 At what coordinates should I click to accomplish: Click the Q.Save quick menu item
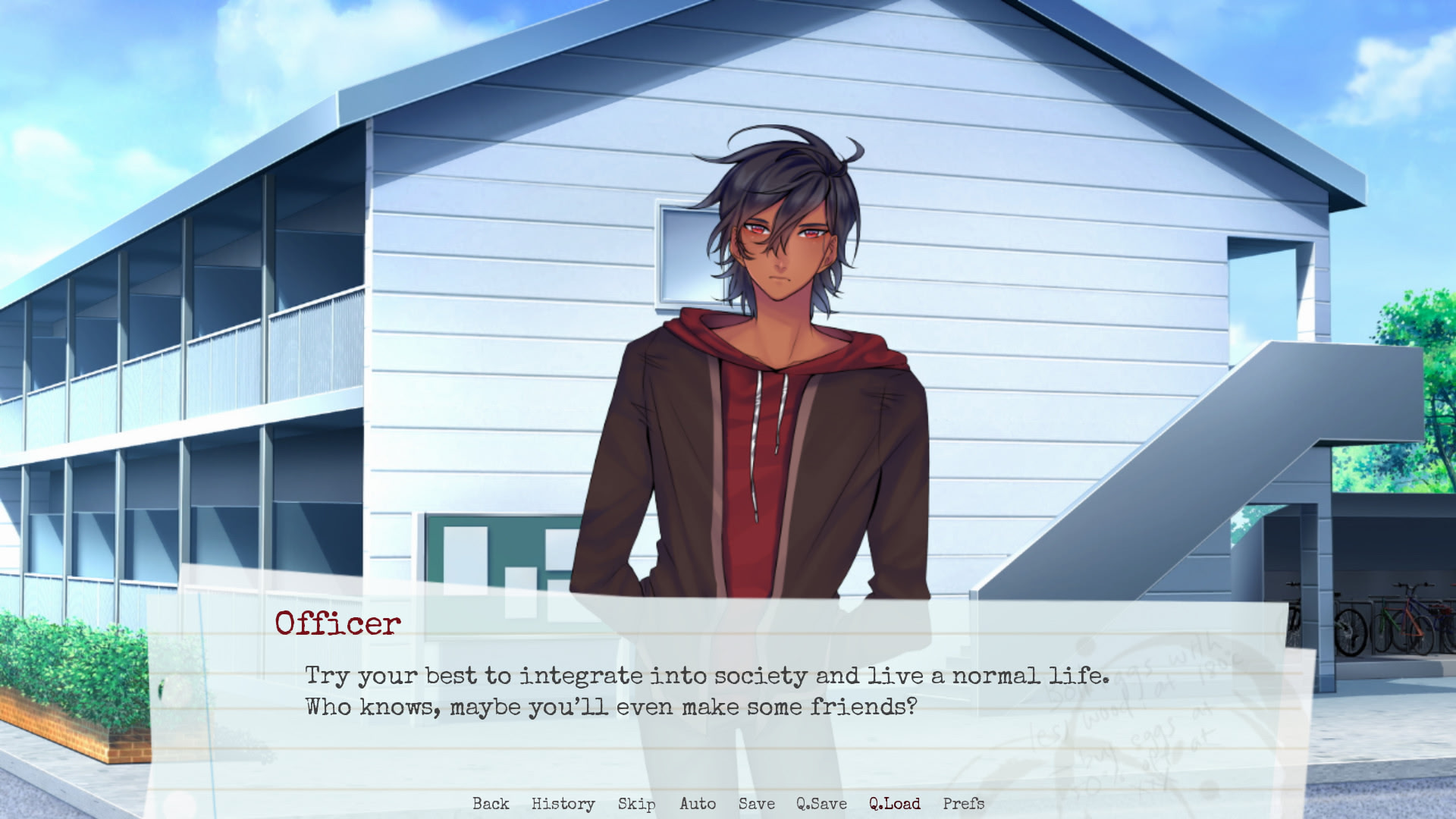[821, 804]
